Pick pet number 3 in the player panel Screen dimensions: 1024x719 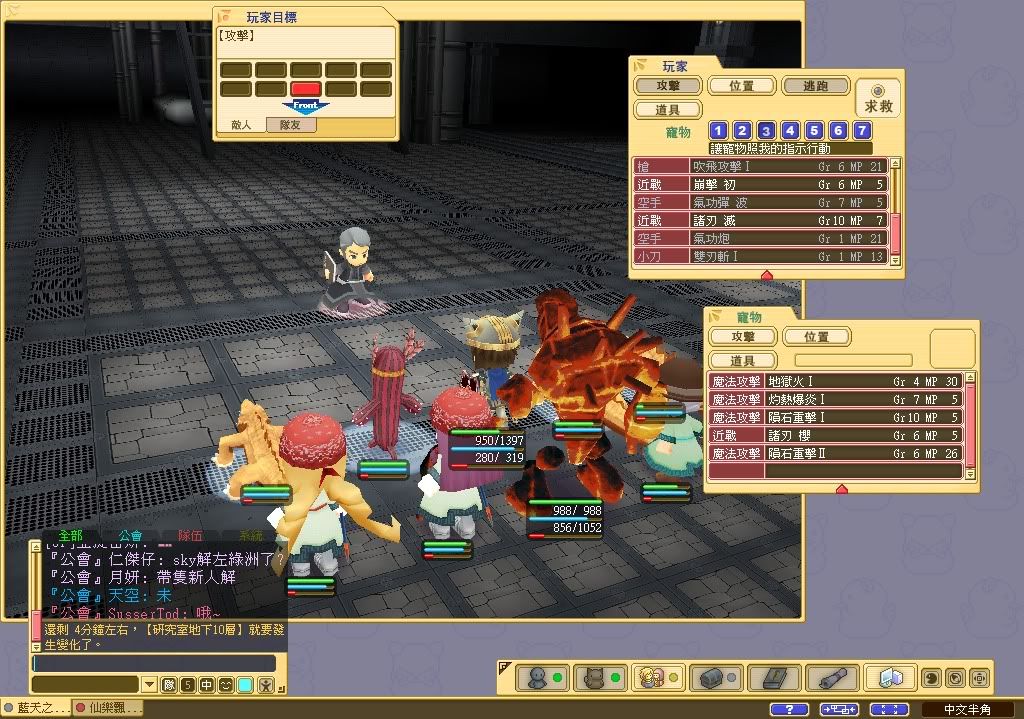coord(766,130)
